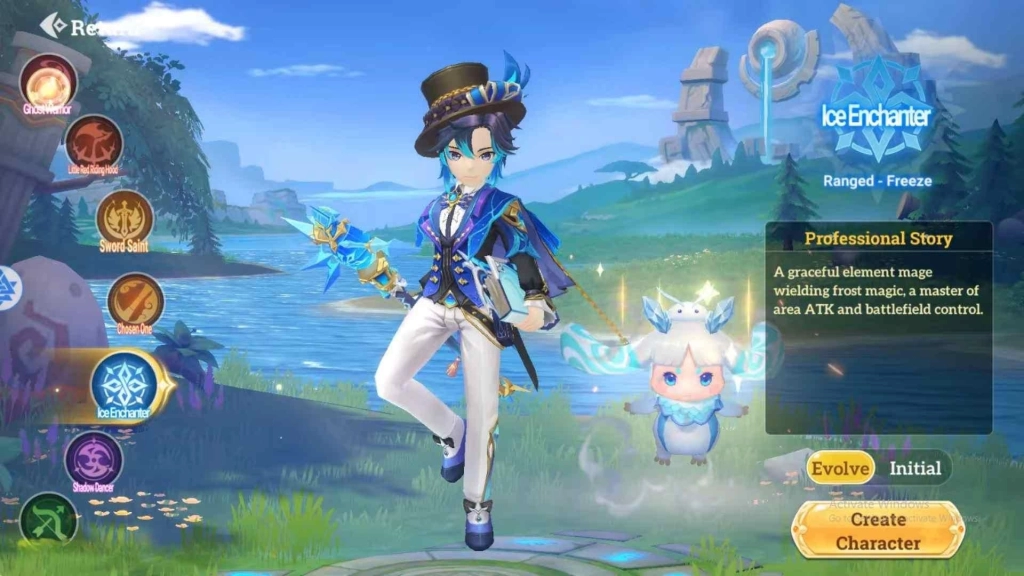
Task: Select the Chosen One class
Action: pyautogui.click(x=135, y=299)
